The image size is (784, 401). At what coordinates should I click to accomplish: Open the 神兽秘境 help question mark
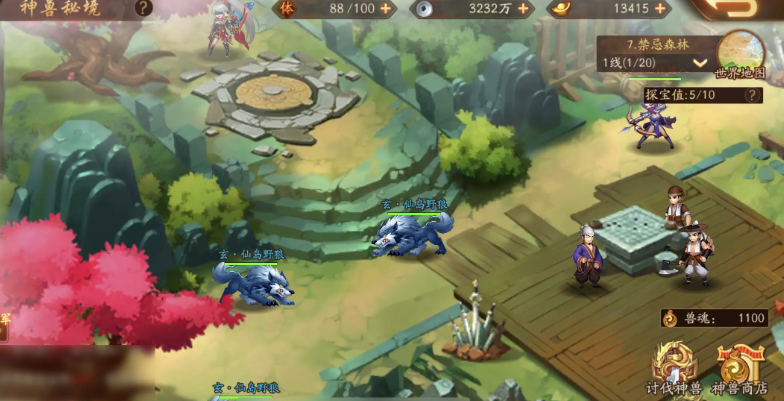[x=144, y=8]
